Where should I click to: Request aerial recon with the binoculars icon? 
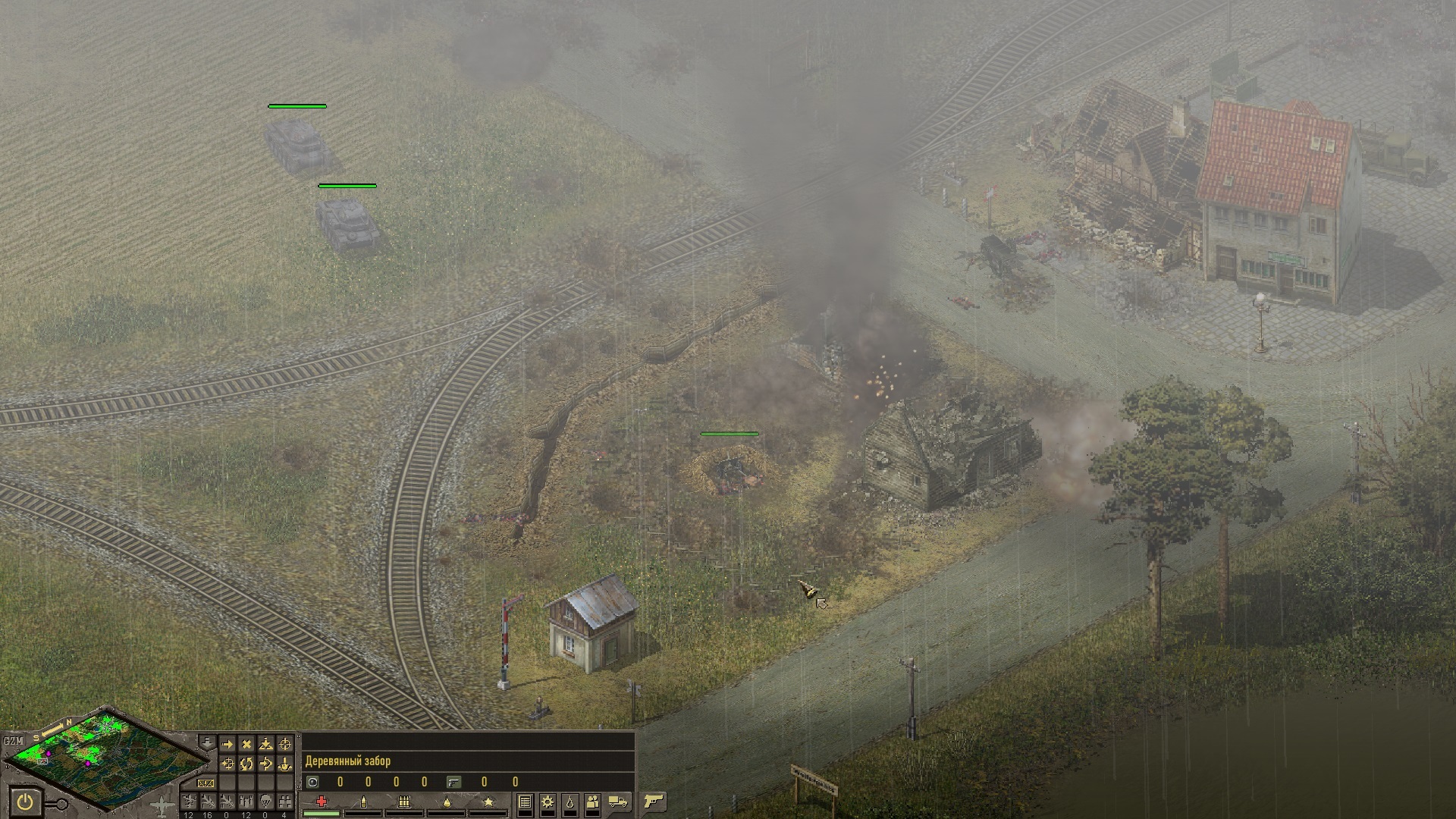click(x=285, y=802)
